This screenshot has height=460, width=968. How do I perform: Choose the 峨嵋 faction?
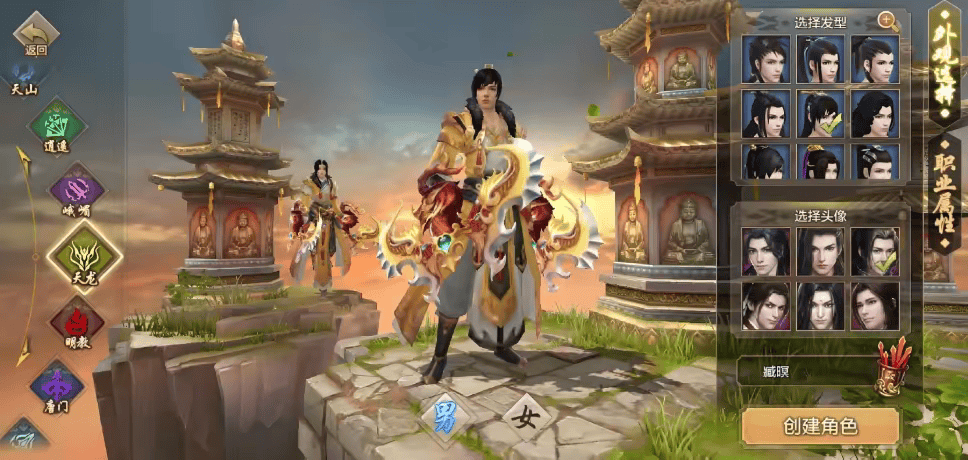pos(77,190)
